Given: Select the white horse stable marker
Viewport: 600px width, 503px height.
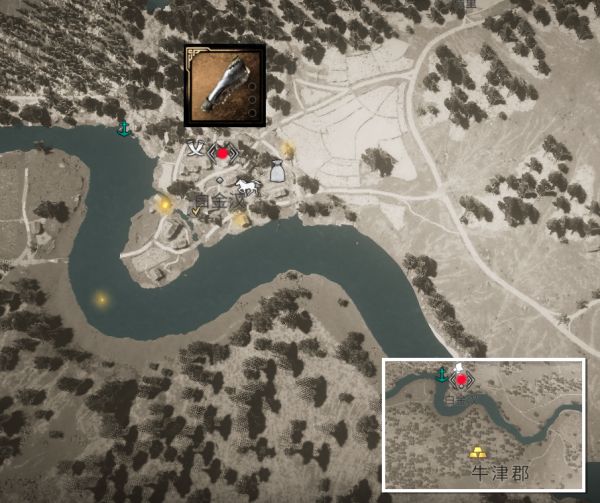Looking at the screenshot, I should pyautogui.click(x=246, y=187).
